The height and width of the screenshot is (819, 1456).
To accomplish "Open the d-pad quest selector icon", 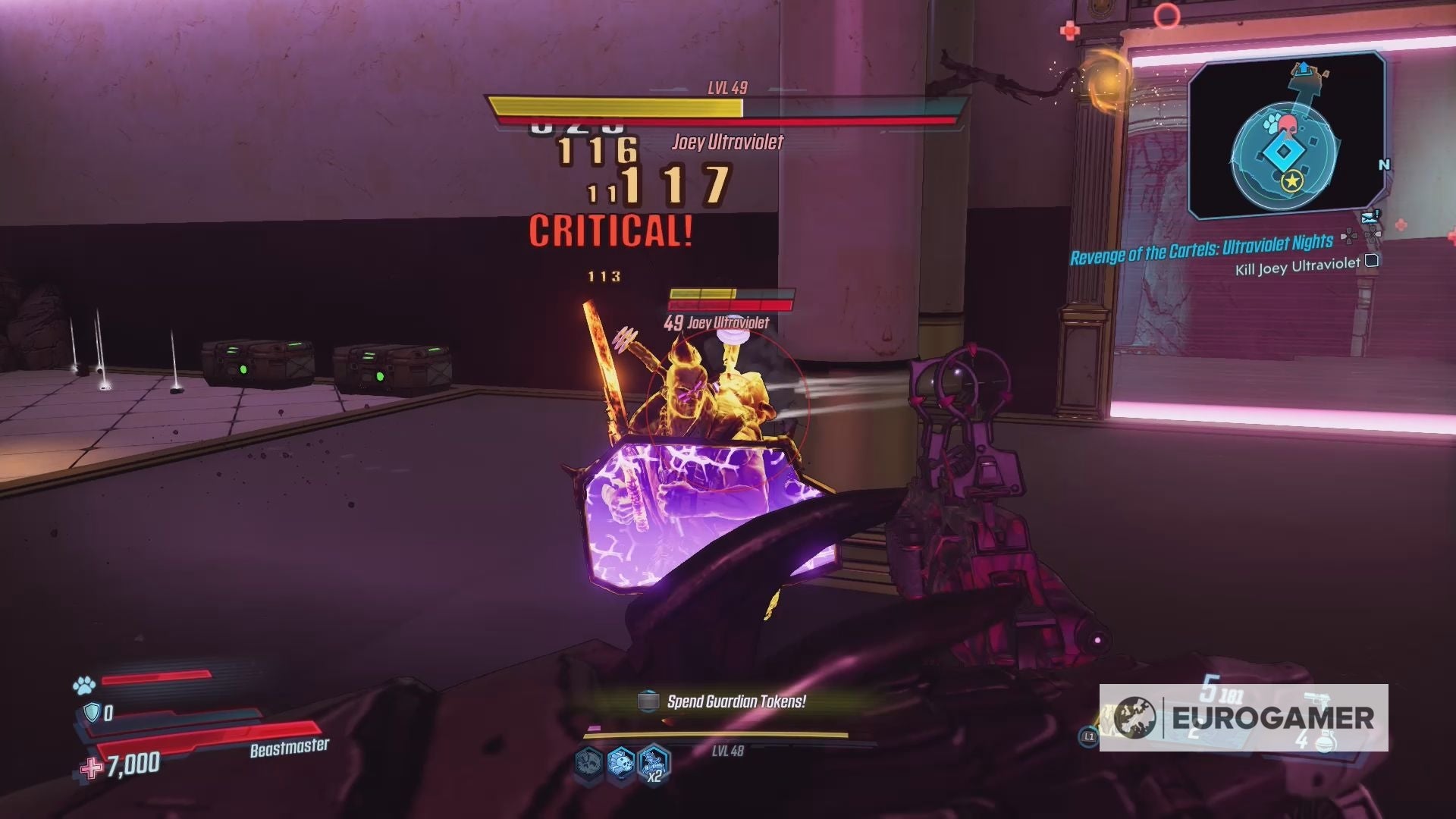I will point(1350,237).
